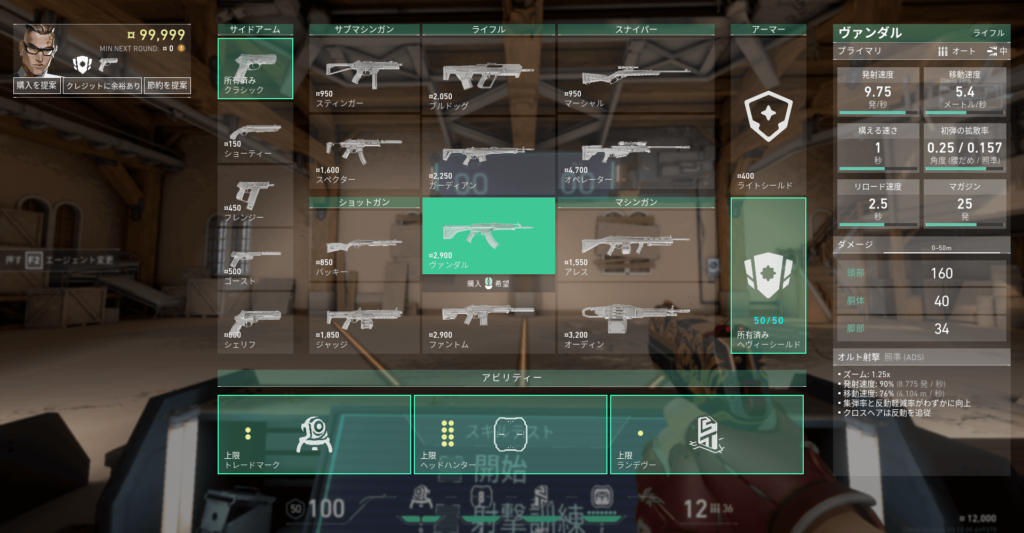The height and width of the screenshot is (533, 1024).
Task: Buy the Odin machine gun
Action: click(635, 320)
